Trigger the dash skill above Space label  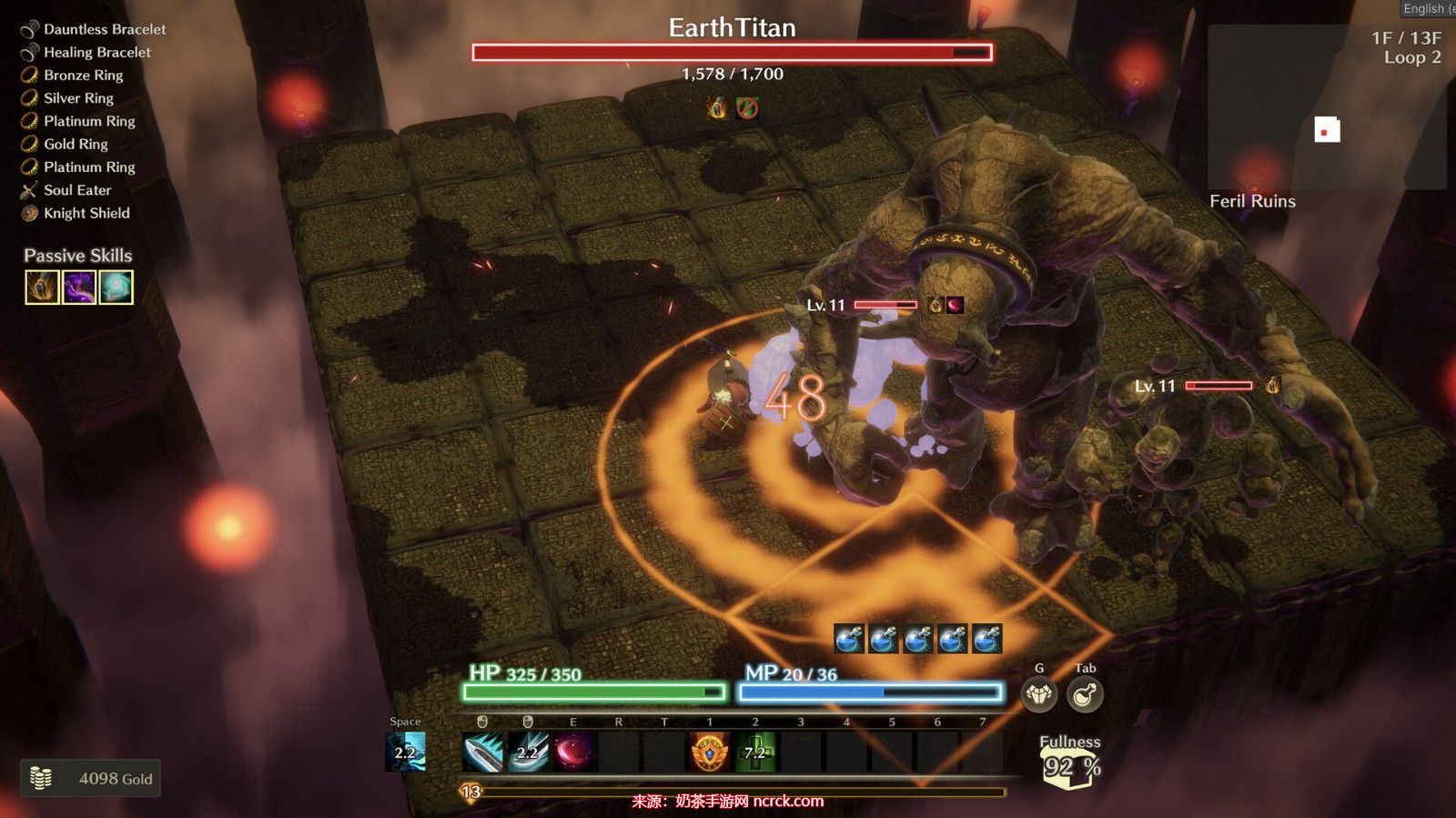[x=406, y=752]
